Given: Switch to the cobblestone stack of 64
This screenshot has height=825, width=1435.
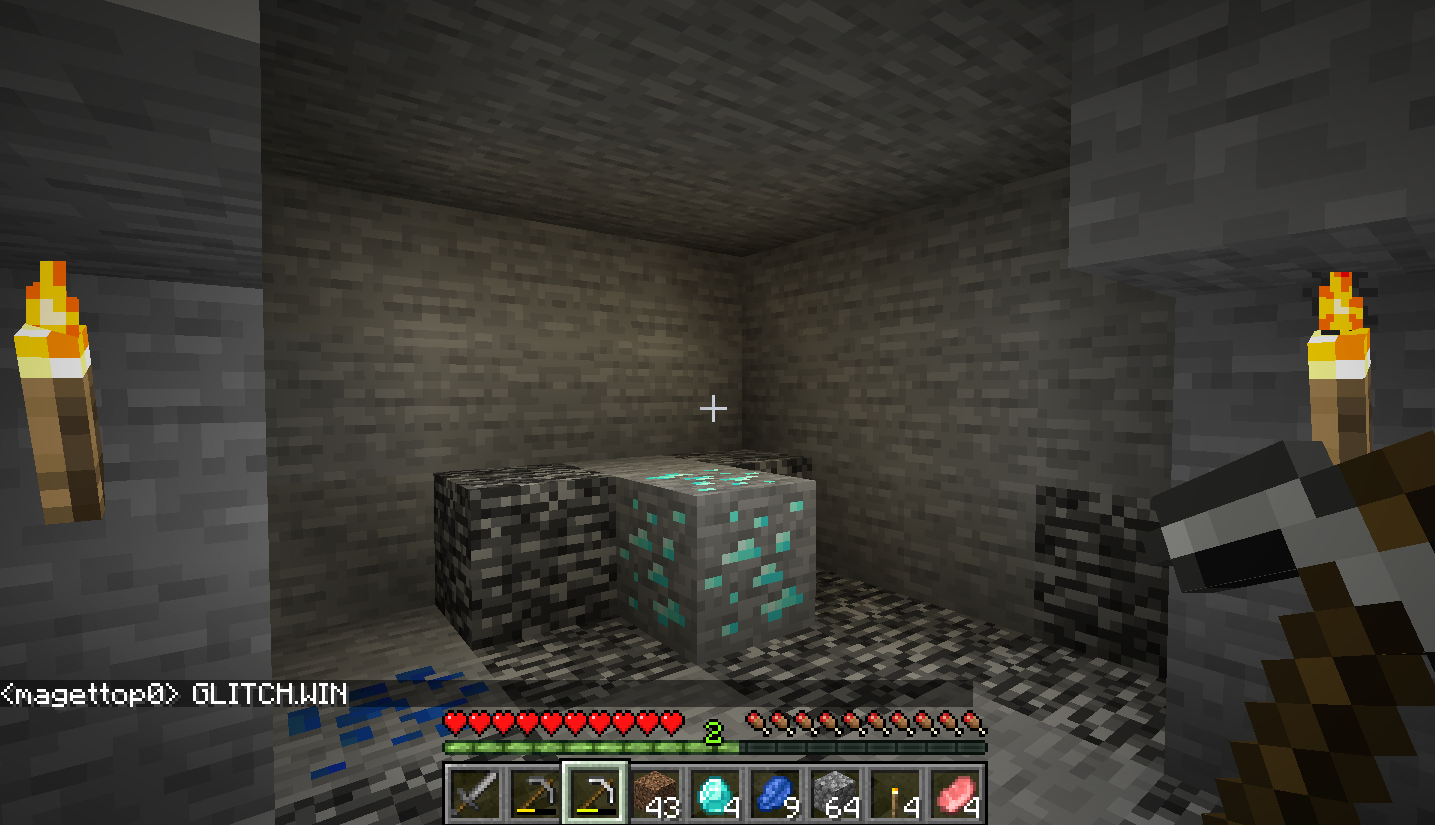Looking at the screenshot, I should coord(835,795).
